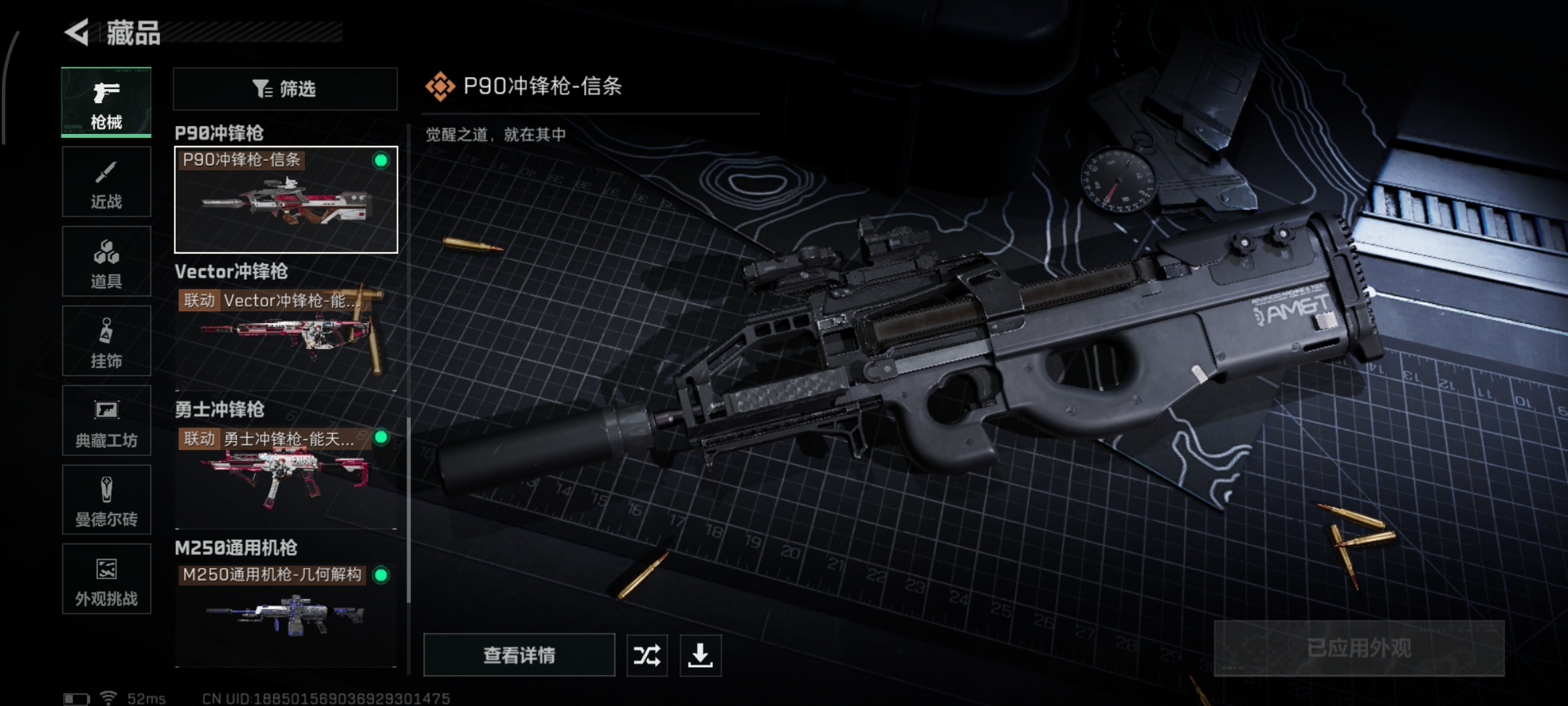
Task: Select the 道具 items tab
Action: pos(106,261)
